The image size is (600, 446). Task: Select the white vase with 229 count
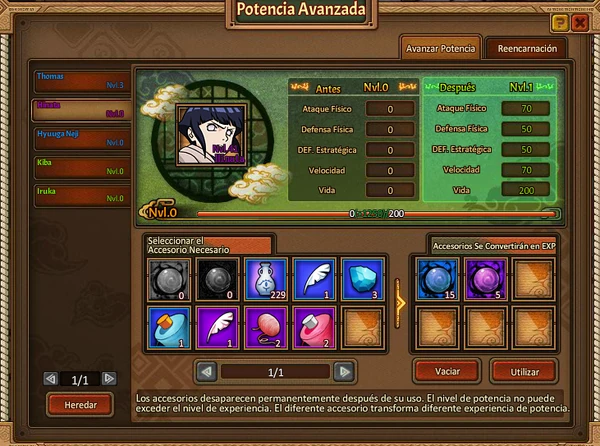263,278
